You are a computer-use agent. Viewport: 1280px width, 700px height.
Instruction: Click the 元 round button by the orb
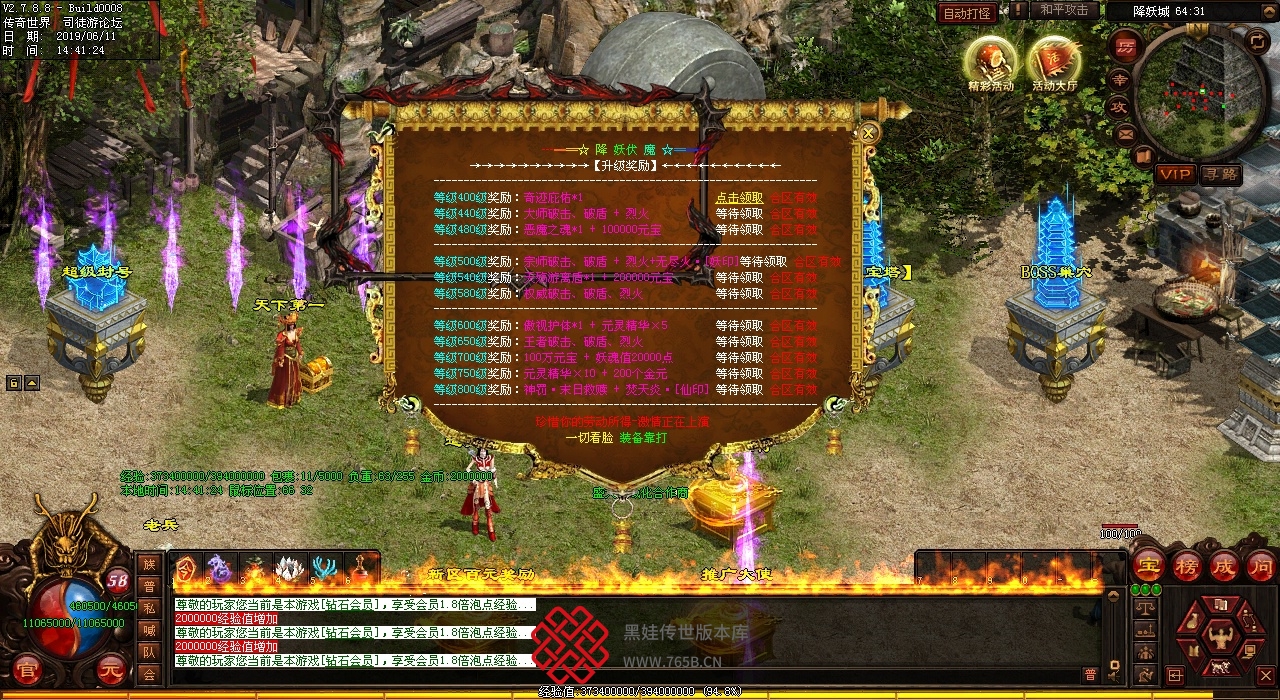click(111, 671)
